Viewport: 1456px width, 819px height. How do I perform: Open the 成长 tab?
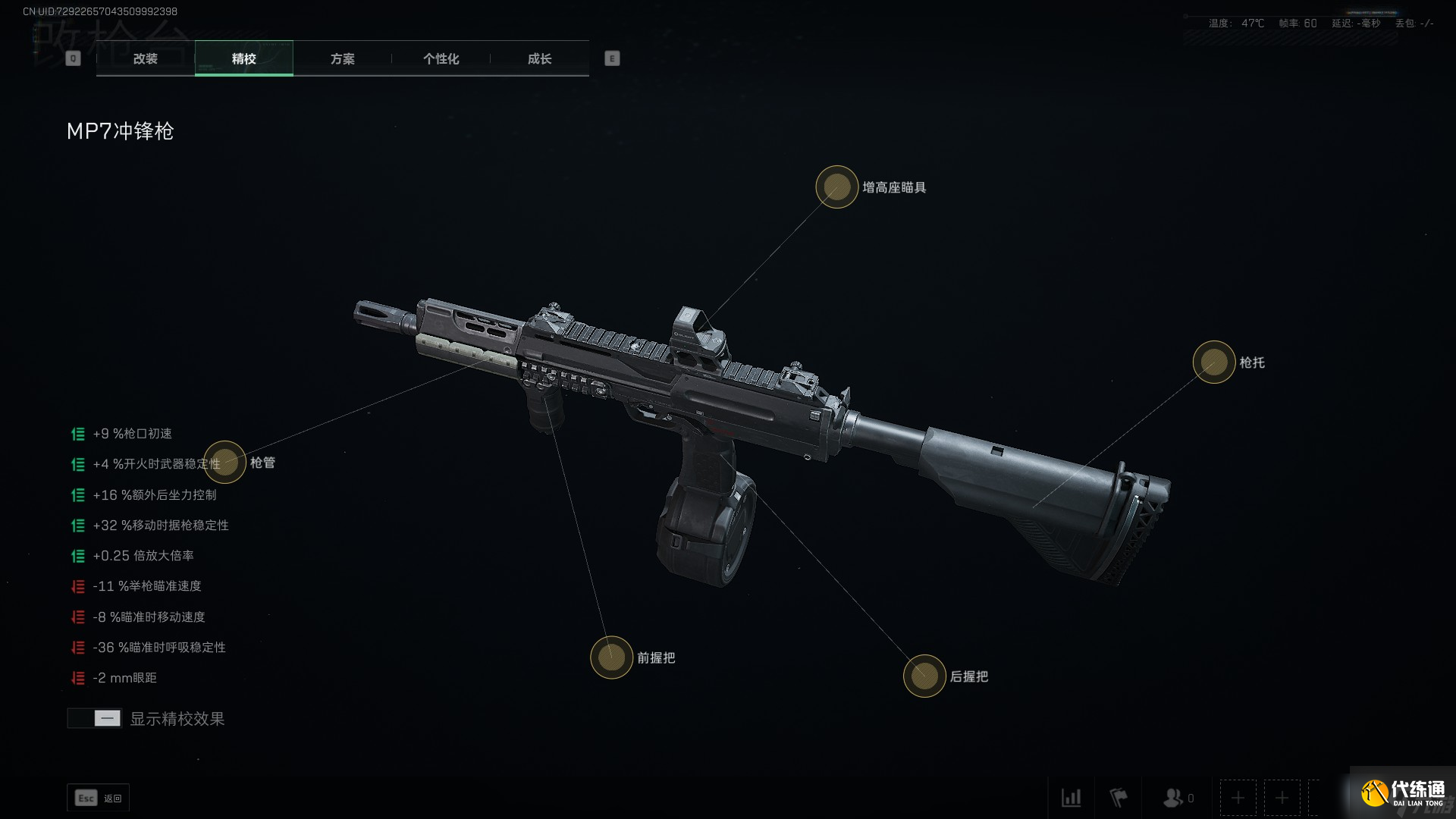coord(539,58)
